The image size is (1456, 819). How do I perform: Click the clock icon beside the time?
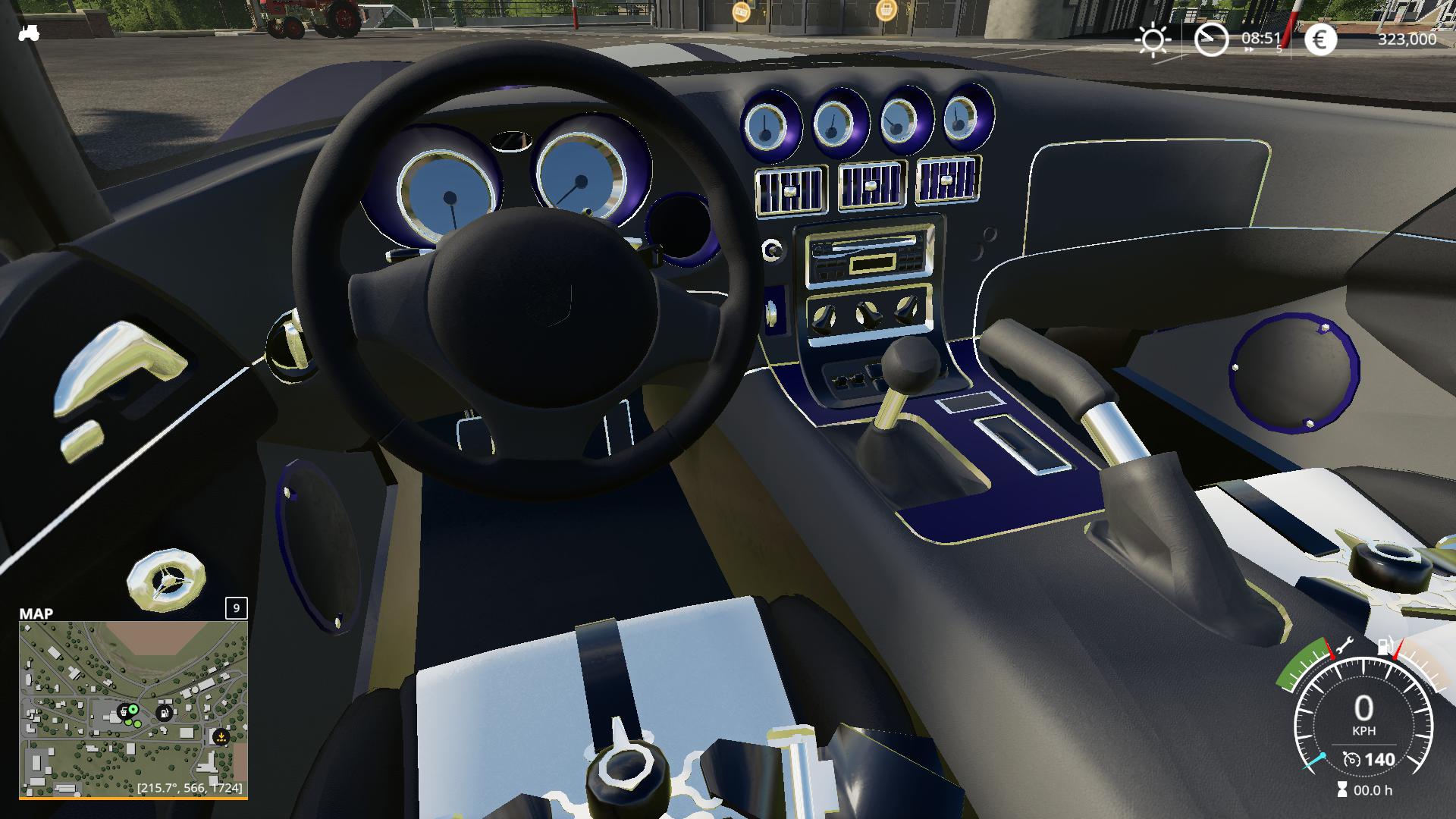click(1211, 39)
